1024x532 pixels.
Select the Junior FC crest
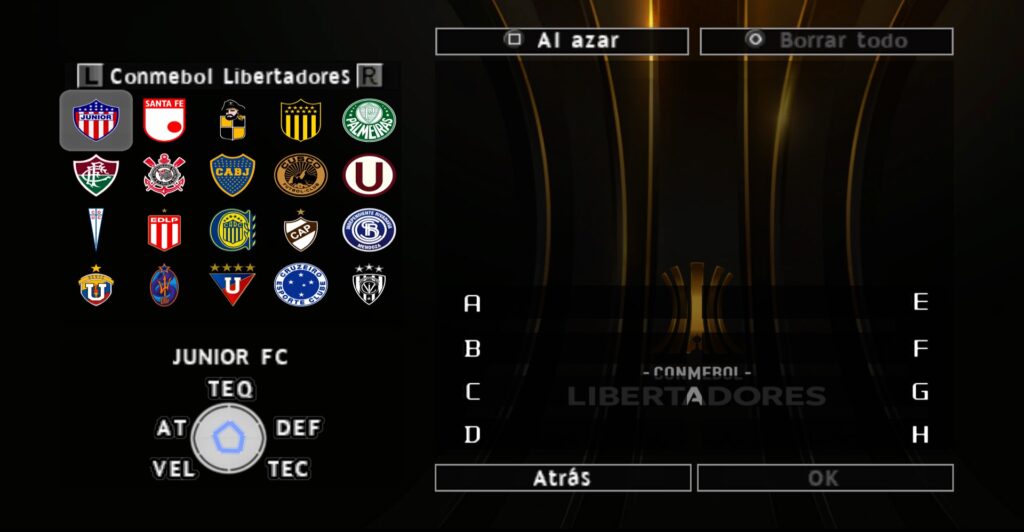[96, 121]
